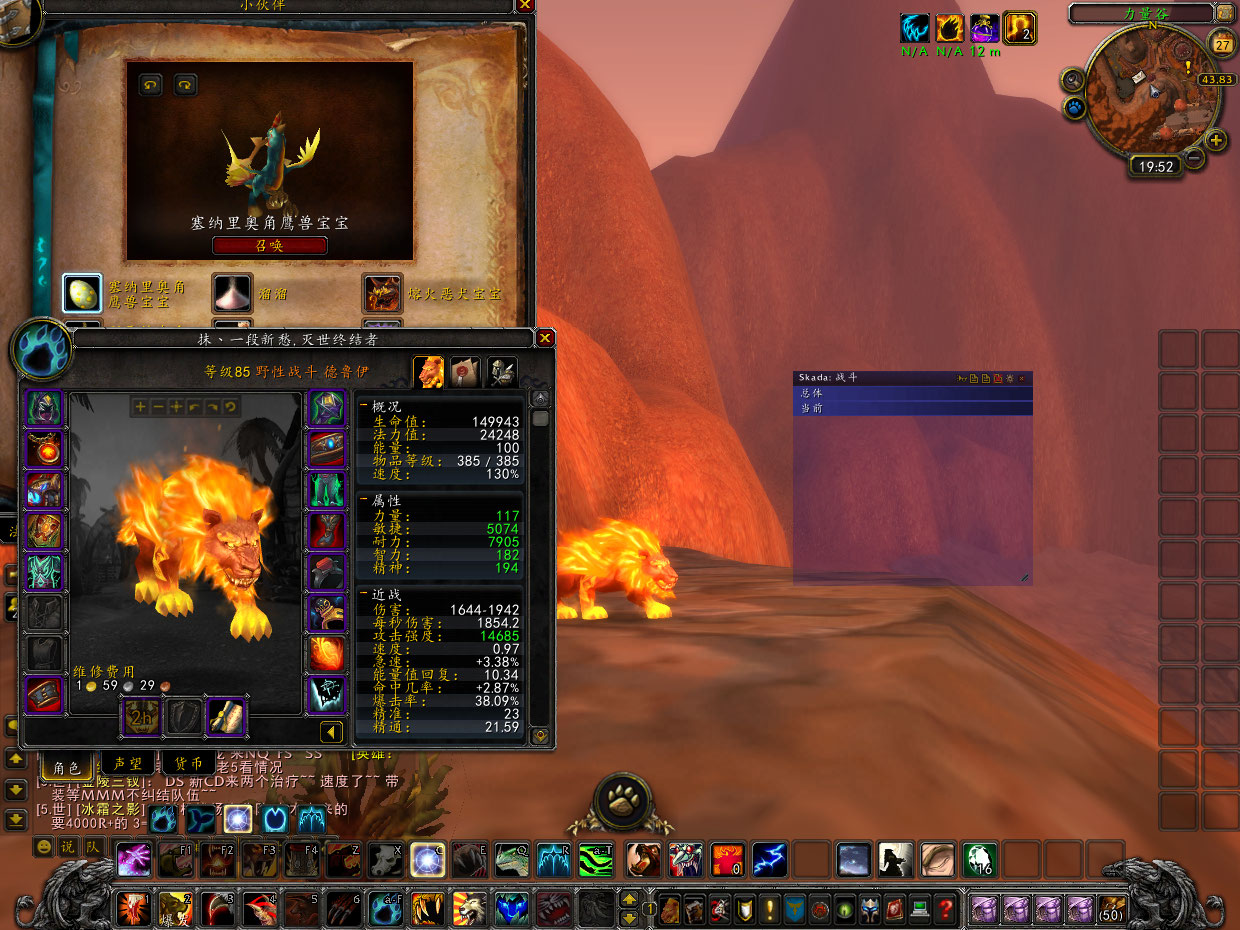Click the red question mark help button
The width and height of the screenshot is (1240, 930).
tap(945, 909)
